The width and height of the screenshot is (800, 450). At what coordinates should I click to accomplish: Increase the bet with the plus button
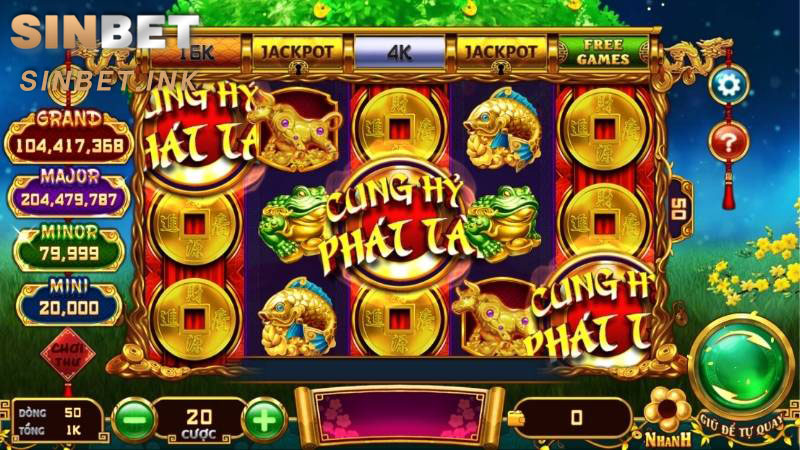263,418
